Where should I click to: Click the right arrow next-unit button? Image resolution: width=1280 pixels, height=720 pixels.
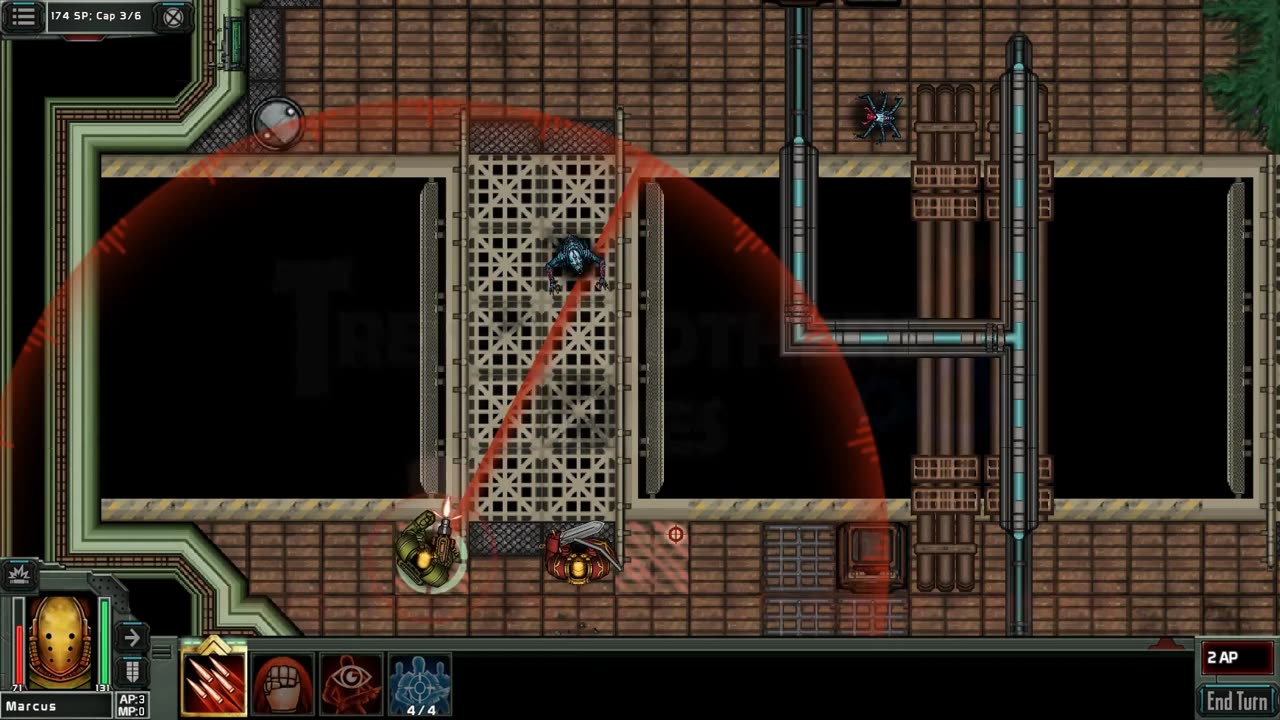coord(131,638)
